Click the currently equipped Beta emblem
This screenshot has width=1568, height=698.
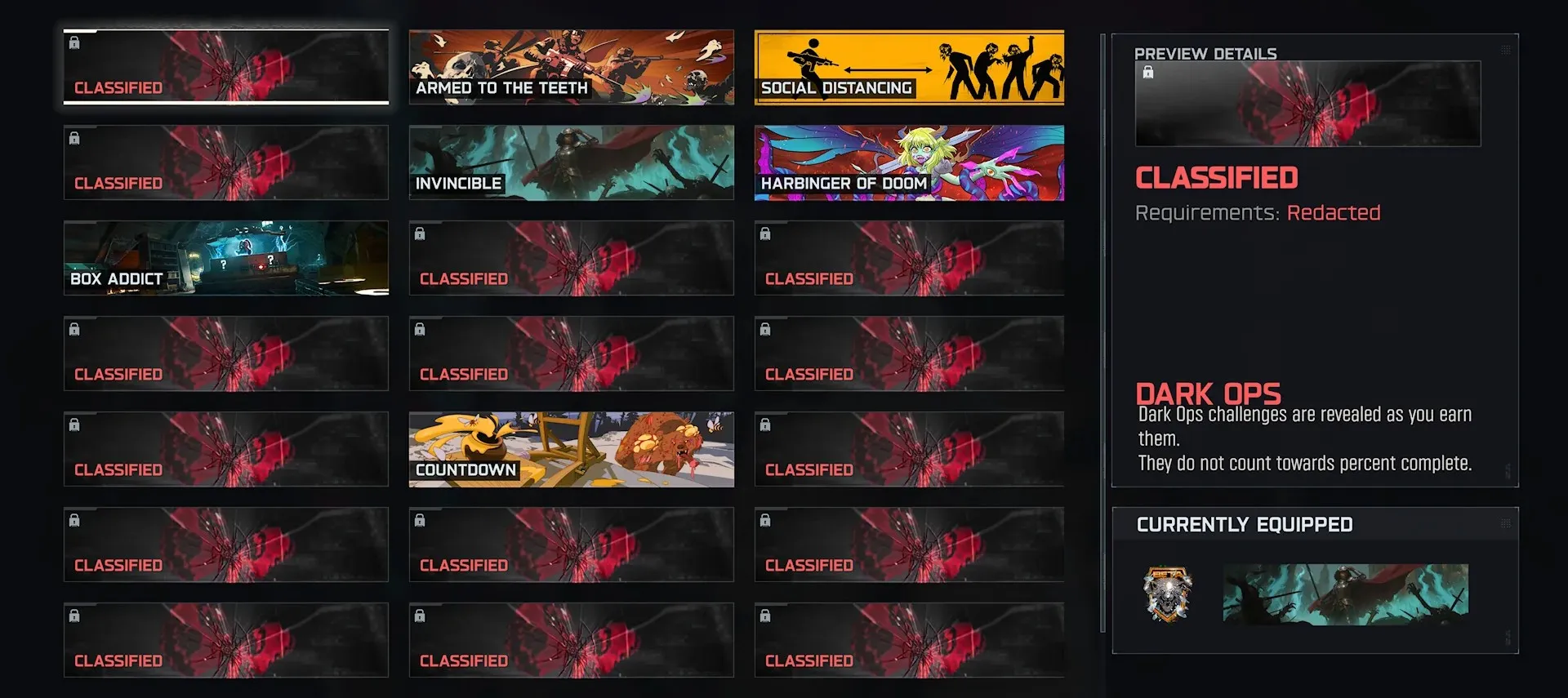pos(1169,595)
